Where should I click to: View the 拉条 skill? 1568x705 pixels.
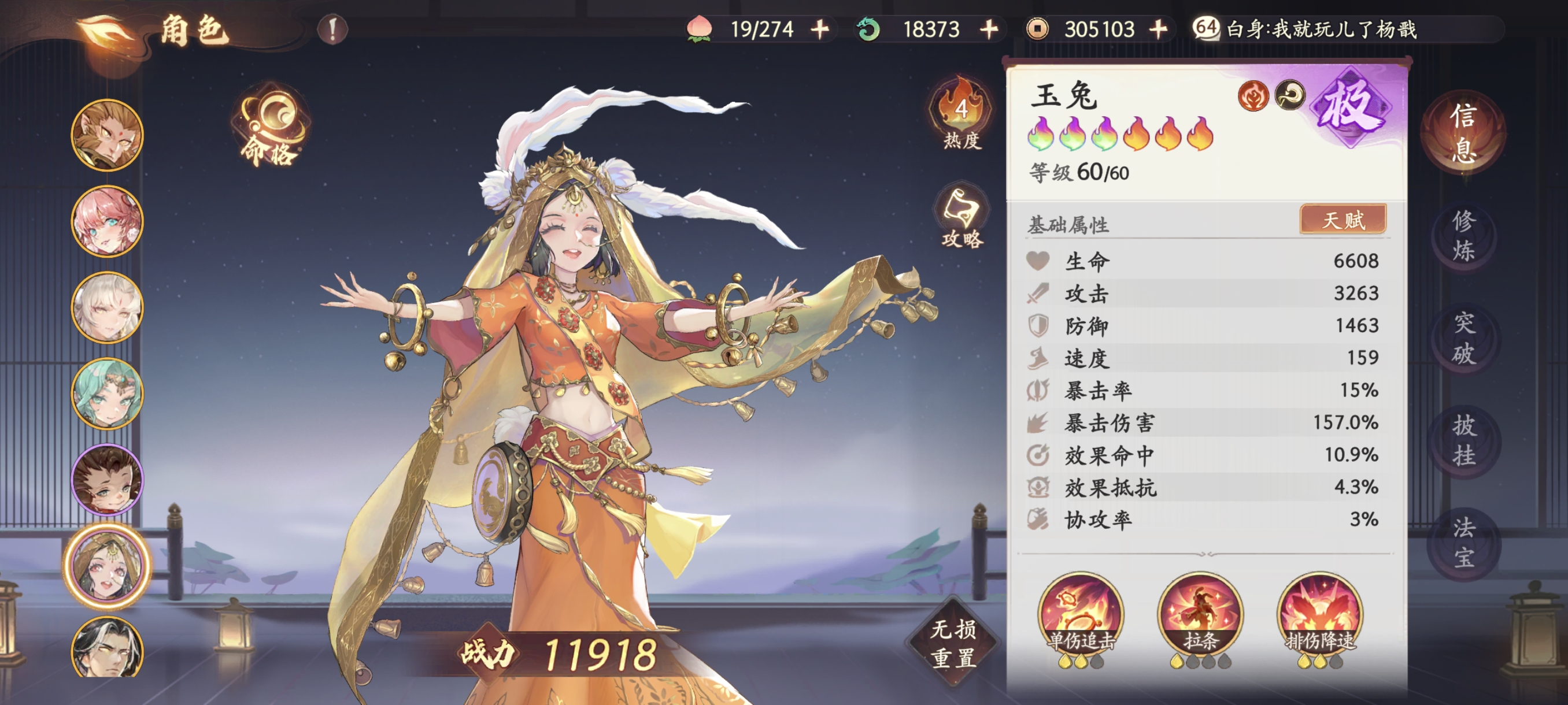(1200, 614)
